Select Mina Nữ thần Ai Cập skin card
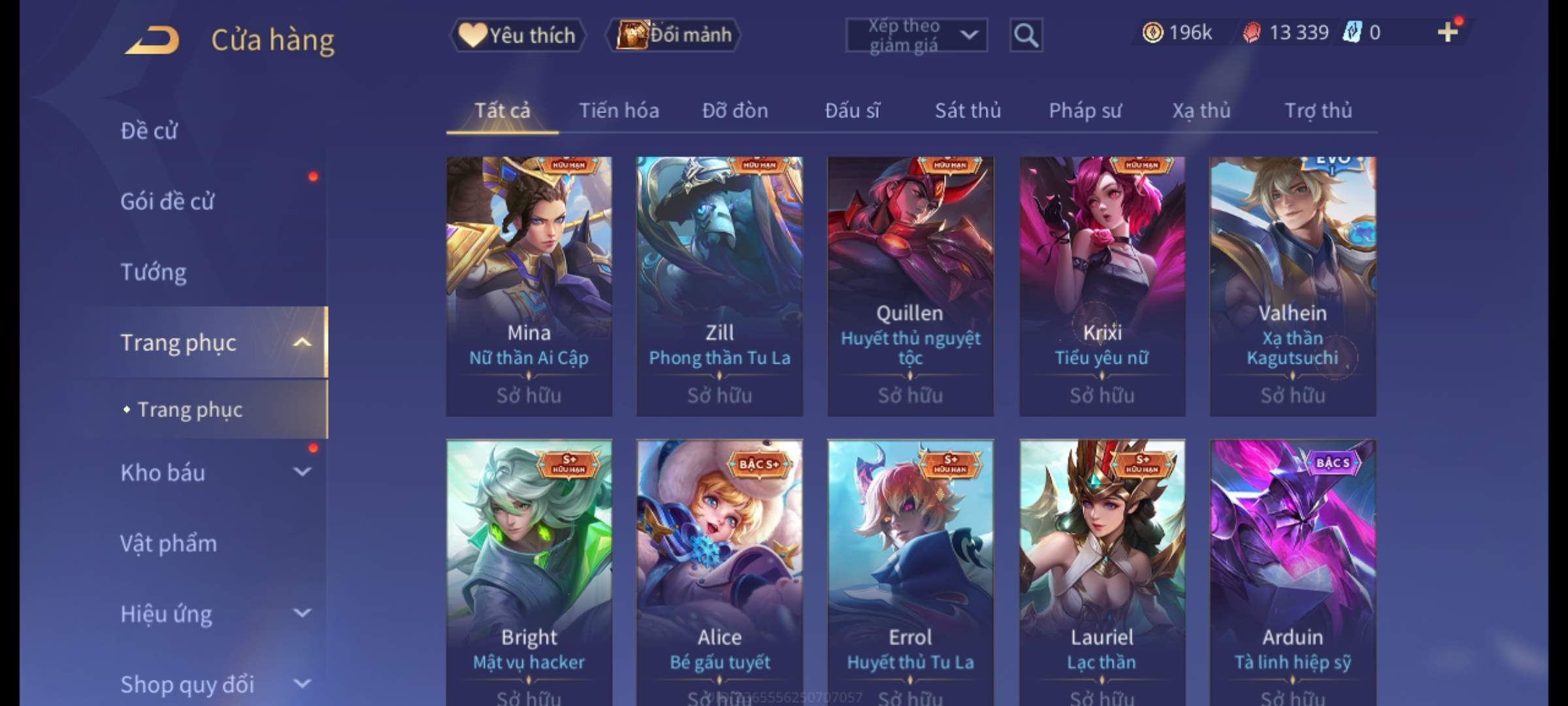 click(x=529, y=286)
